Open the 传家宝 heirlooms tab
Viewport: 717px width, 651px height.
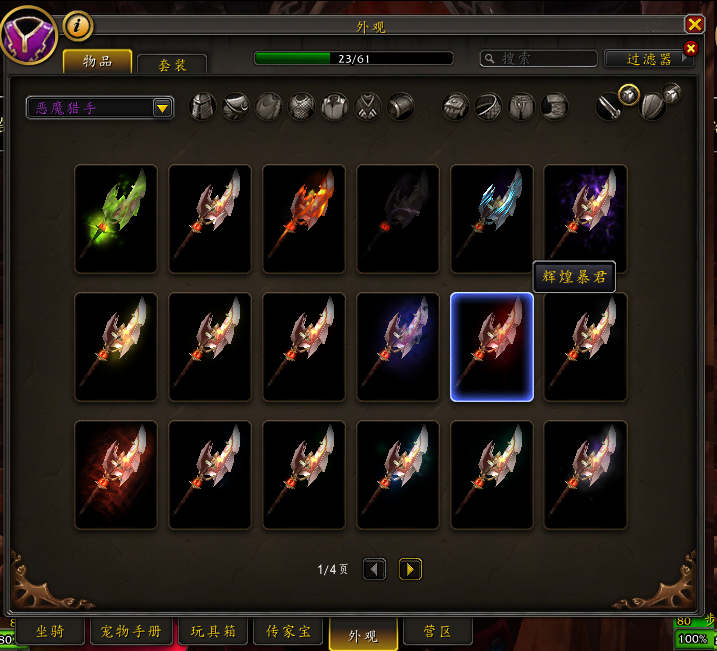(288, 632)
